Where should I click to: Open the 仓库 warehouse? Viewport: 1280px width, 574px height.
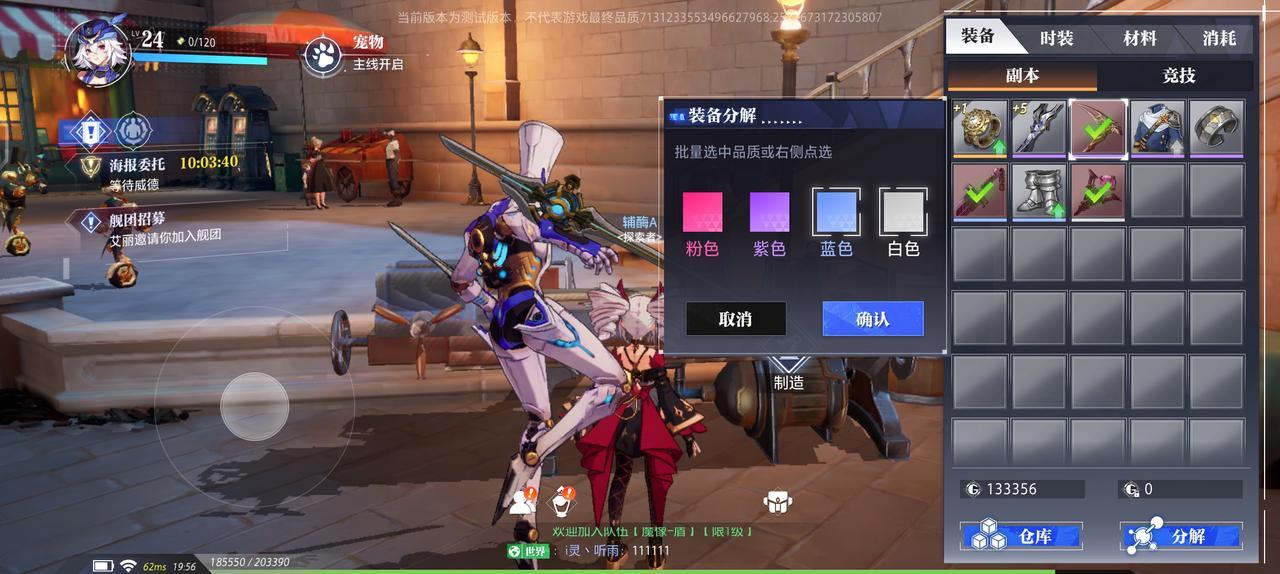coord(1021,536)
